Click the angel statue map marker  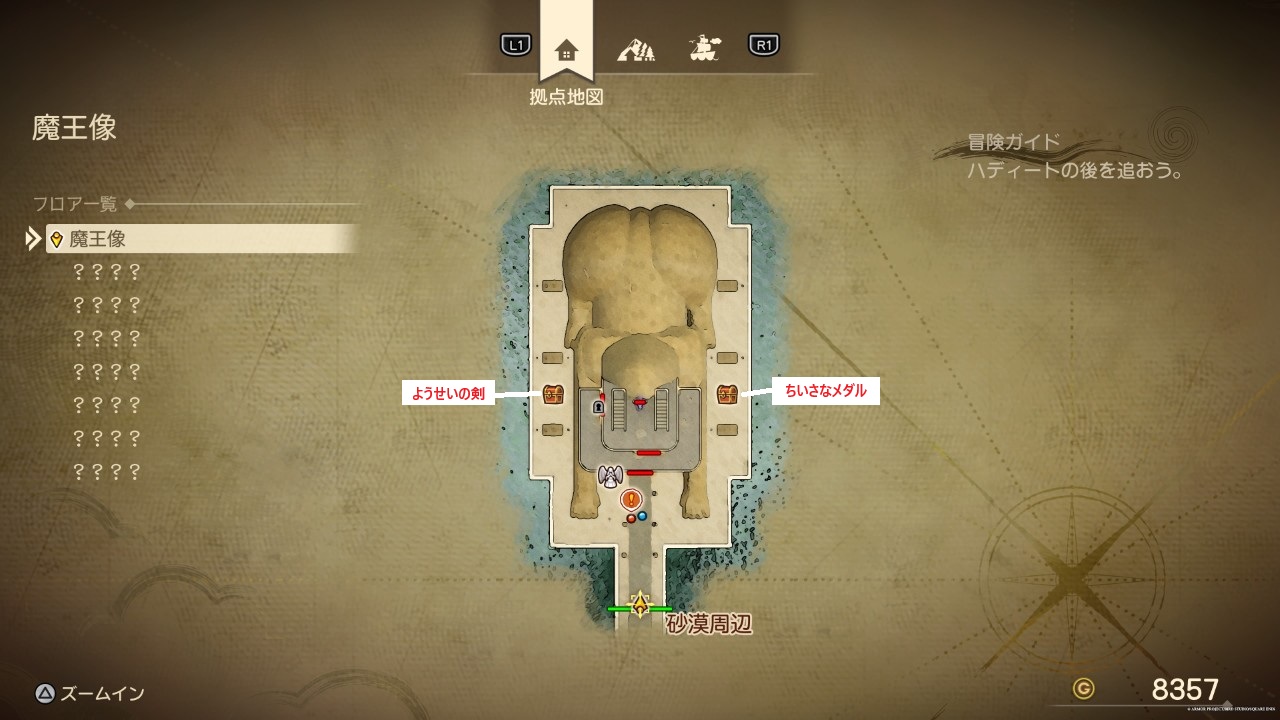click(x=610, y=477)
